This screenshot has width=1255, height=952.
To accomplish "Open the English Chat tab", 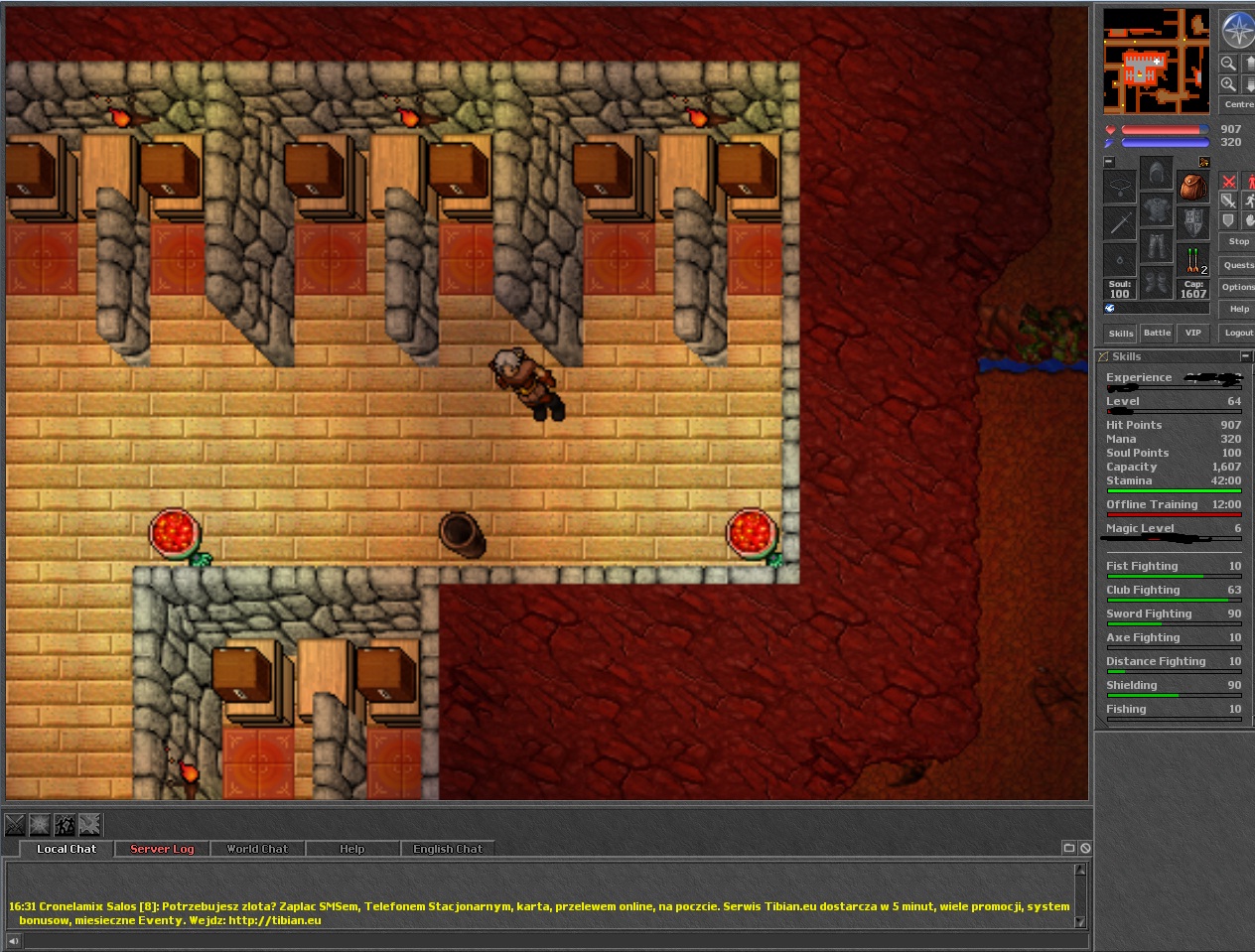I will coord(447,849).
